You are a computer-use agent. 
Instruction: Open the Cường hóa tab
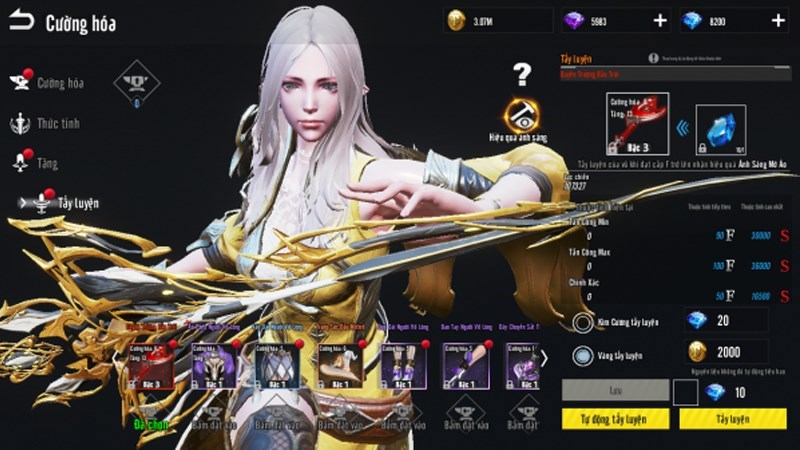(59, 83)
